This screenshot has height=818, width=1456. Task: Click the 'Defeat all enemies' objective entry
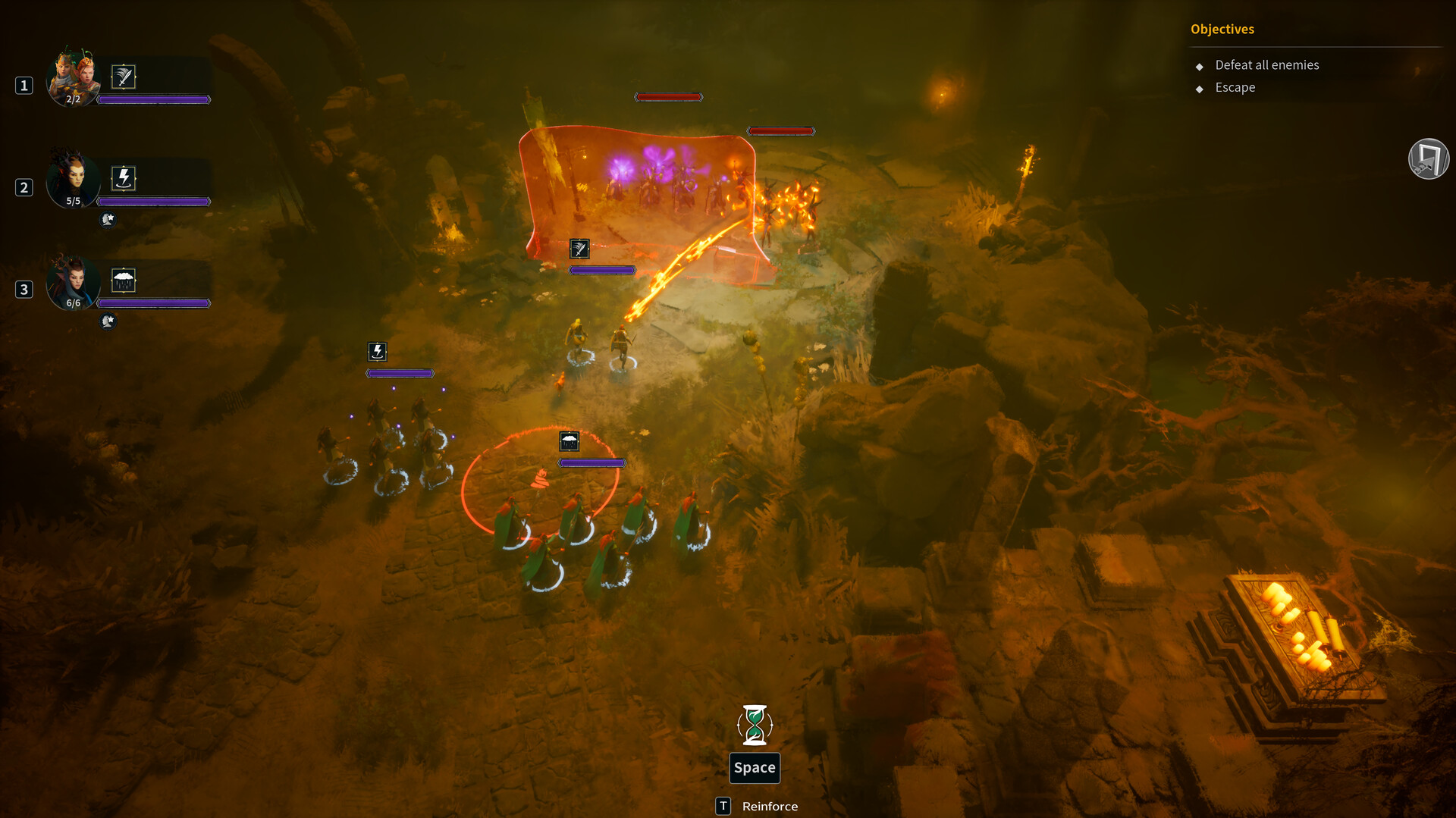1266,65
